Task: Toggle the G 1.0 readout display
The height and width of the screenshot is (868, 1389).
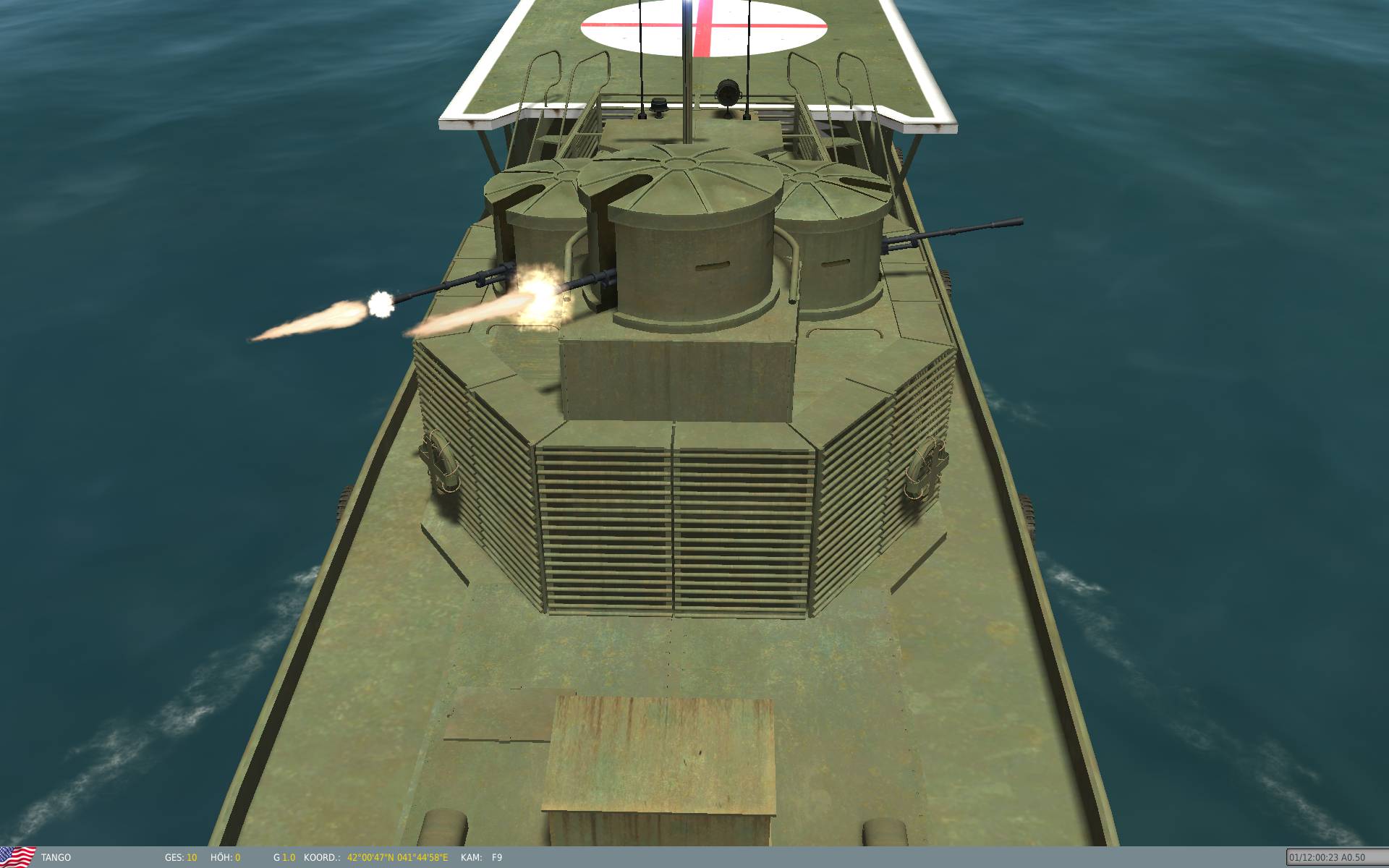Action: pos(284,857)
